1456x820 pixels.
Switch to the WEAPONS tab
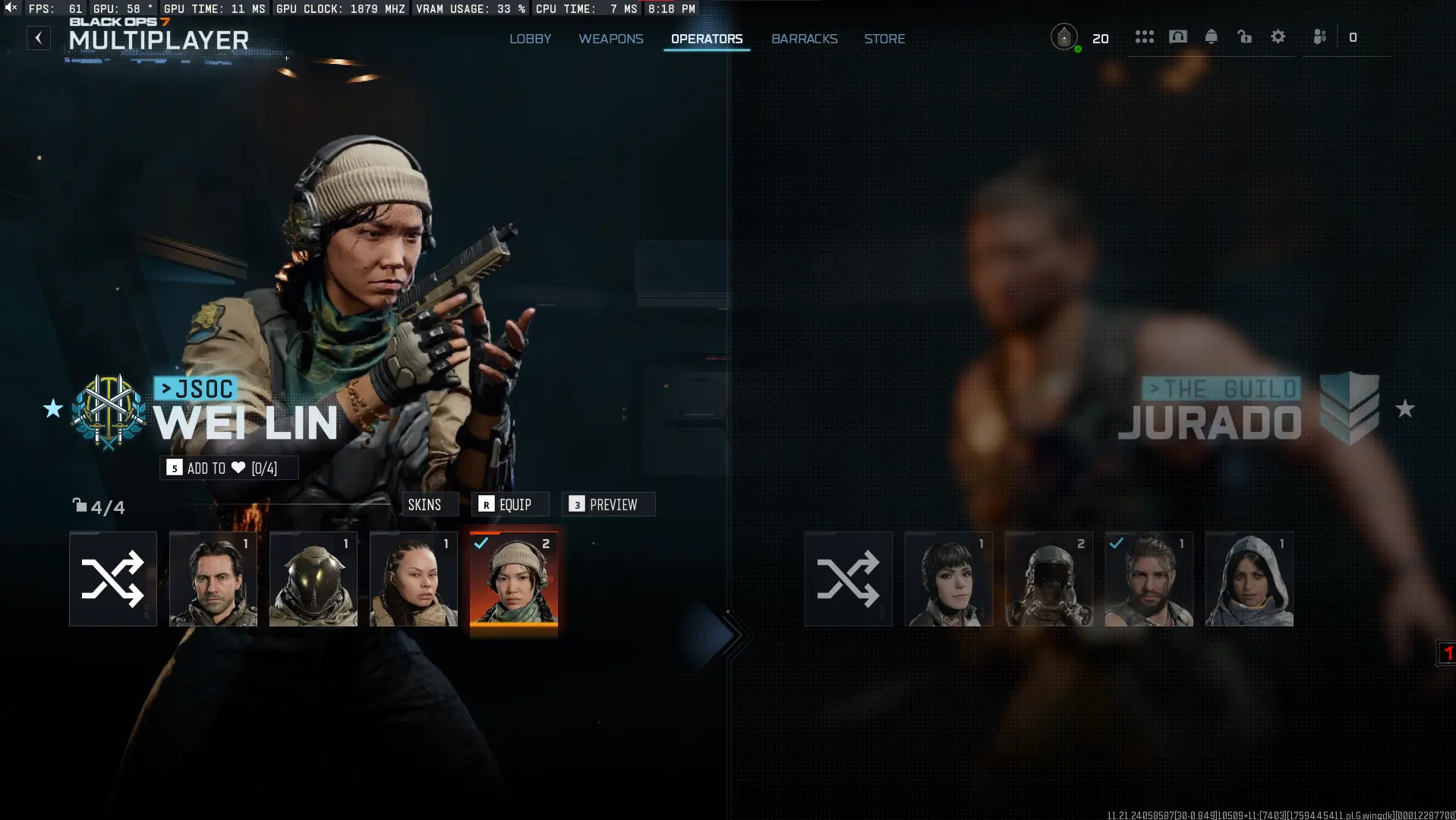pos(610,39)
